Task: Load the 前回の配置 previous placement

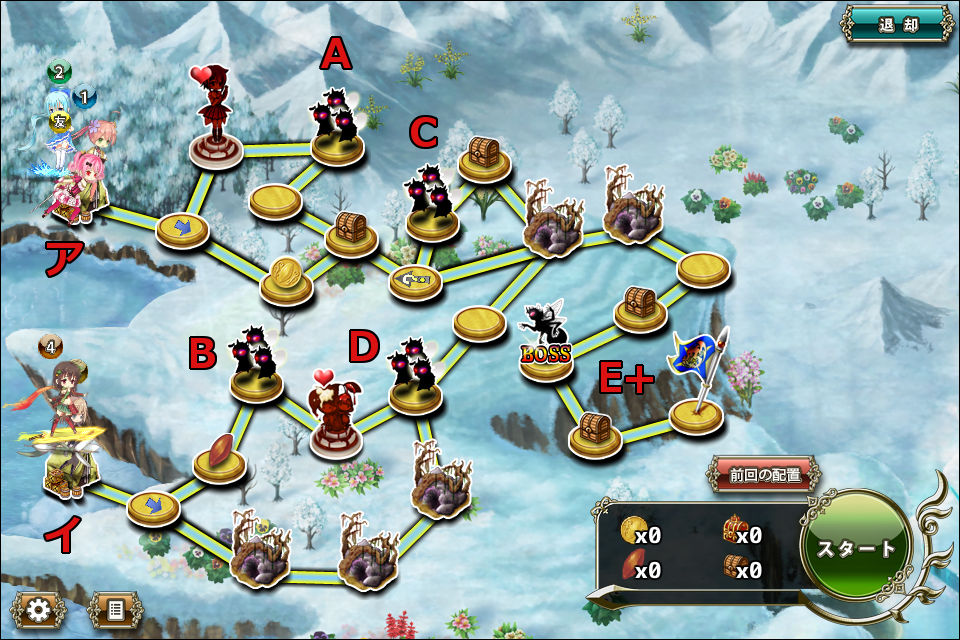Action: [766, 475]
